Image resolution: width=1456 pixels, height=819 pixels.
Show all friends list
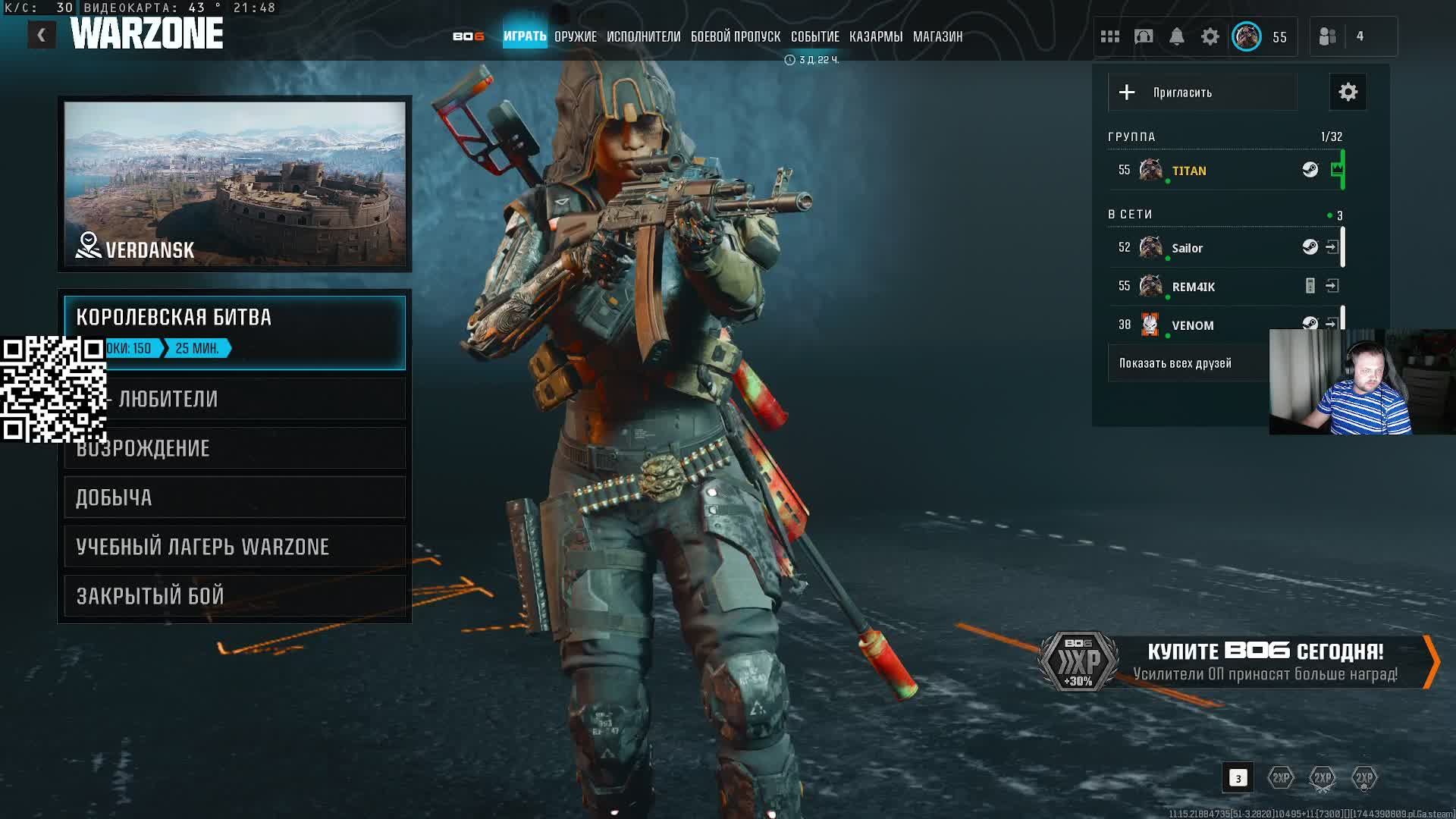(1175, 363)
